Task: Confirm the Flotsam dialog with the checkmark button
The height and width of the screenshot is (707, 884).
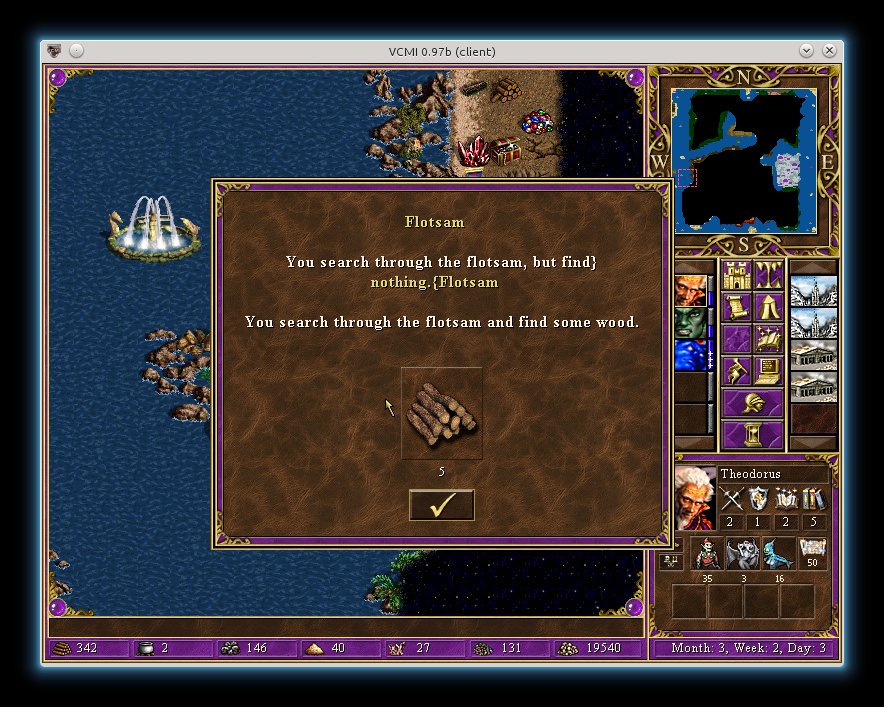Action: pos(441,506)
